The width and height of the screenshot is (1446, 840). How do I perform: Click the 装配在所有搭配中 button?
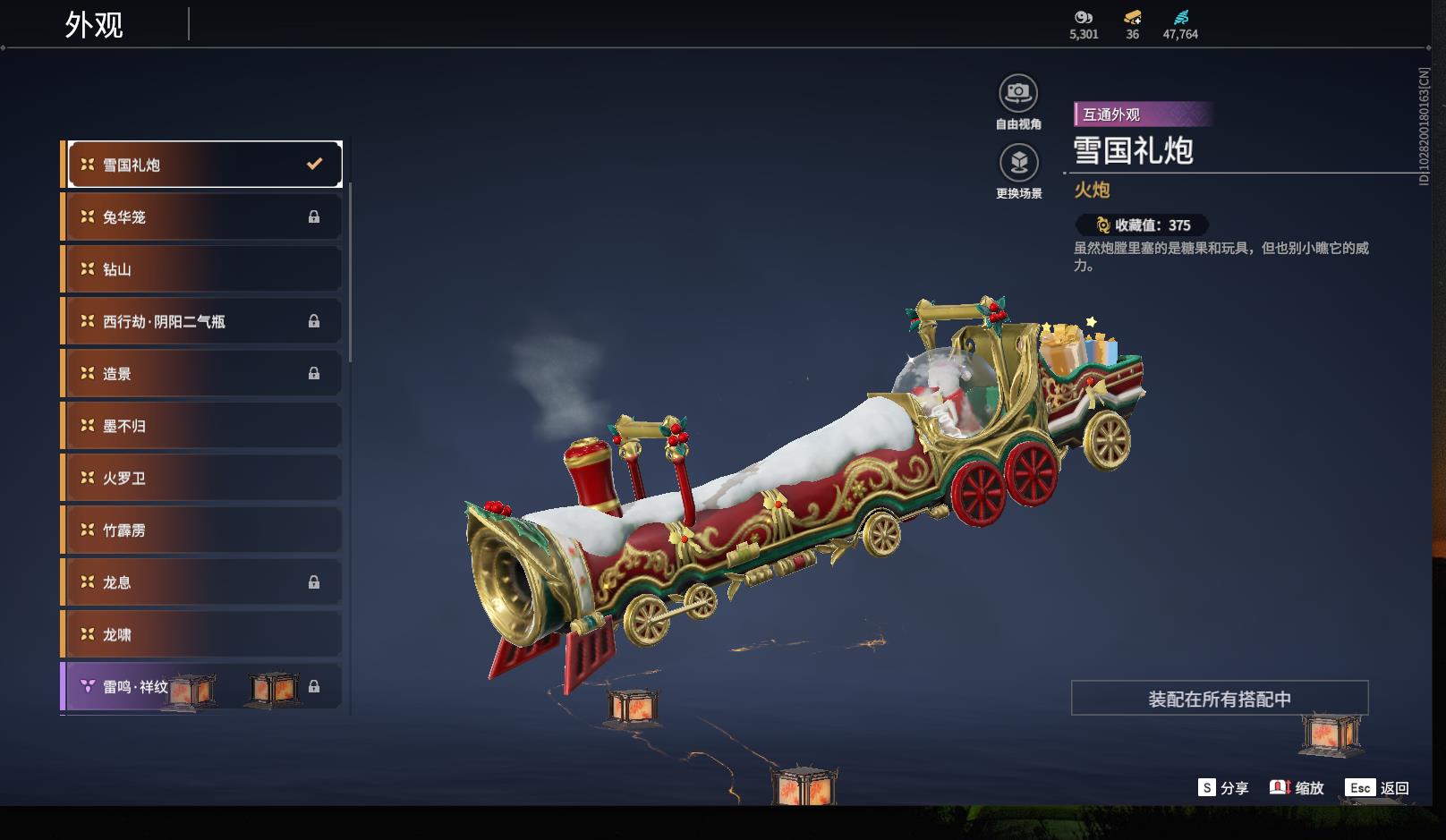click(x=1220, y=699)
